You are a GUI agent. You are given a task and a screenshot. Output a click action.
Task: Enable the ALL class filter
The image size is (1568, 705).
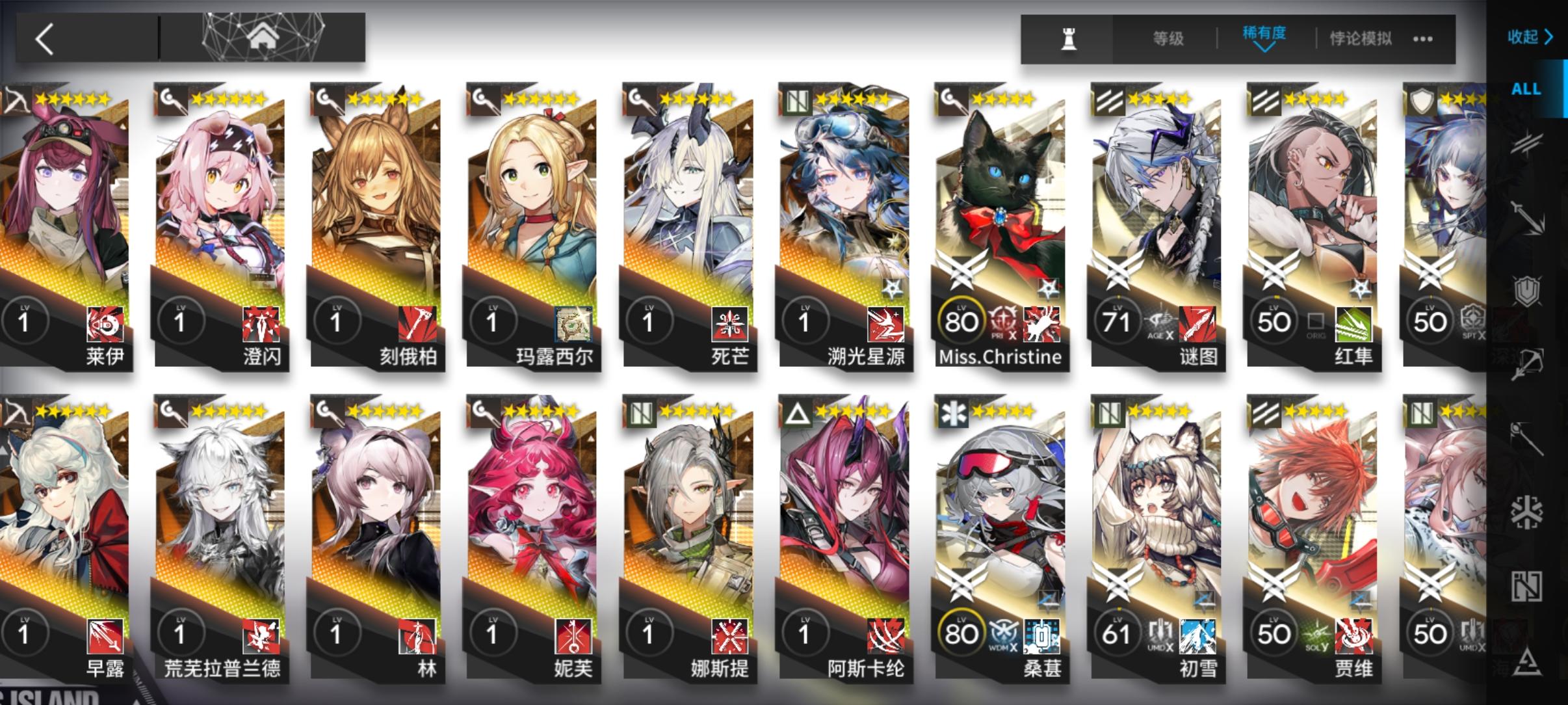click(1526, 88)
